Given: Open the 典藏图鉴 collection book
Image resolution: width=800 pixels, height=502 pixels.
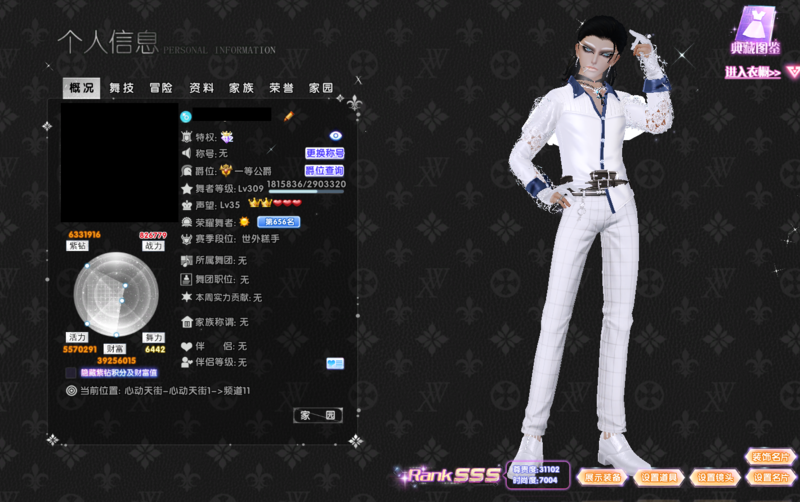Looking at the screenshot, I should pyautogui.click(x=756, y=30).
